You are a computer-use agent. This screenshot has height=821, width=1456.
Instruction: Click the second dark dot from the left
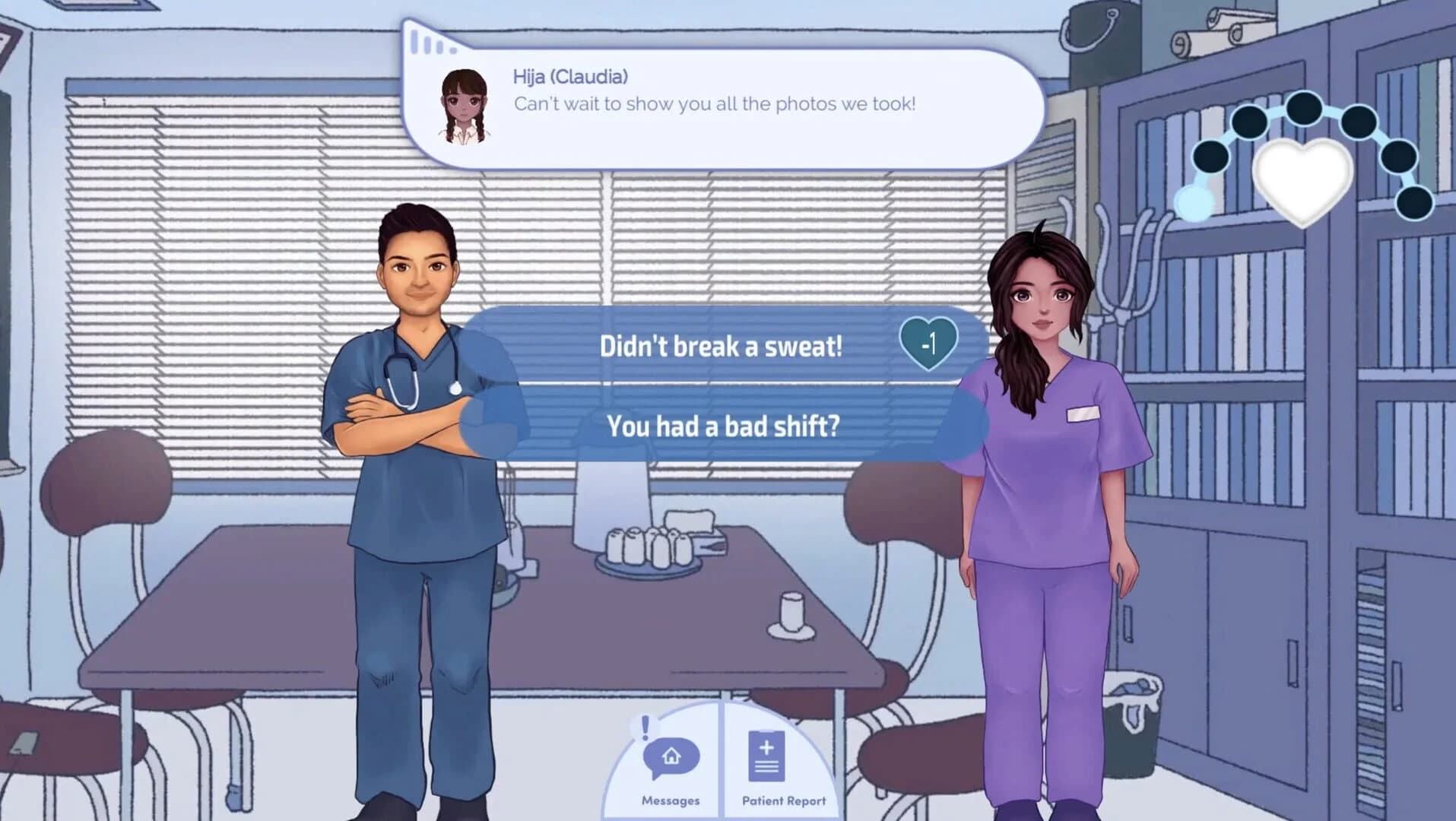[x=1249, y=123]
